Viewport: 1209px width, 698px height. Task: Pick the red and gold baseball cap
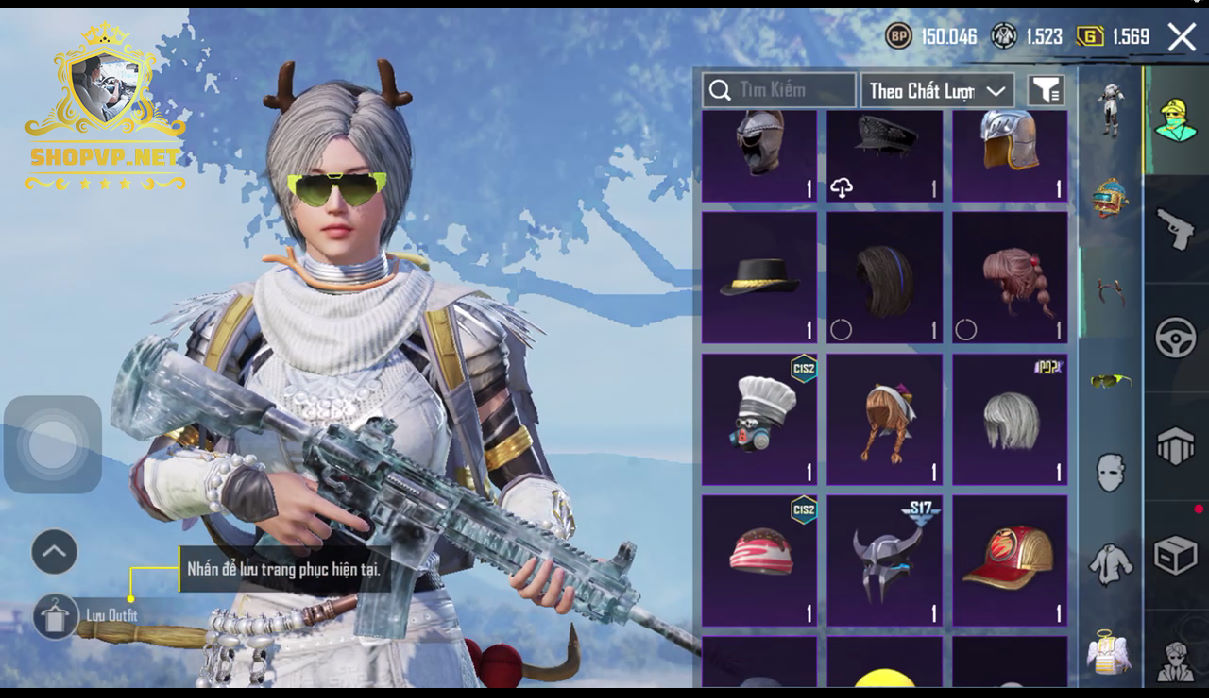coord(1009,561)
